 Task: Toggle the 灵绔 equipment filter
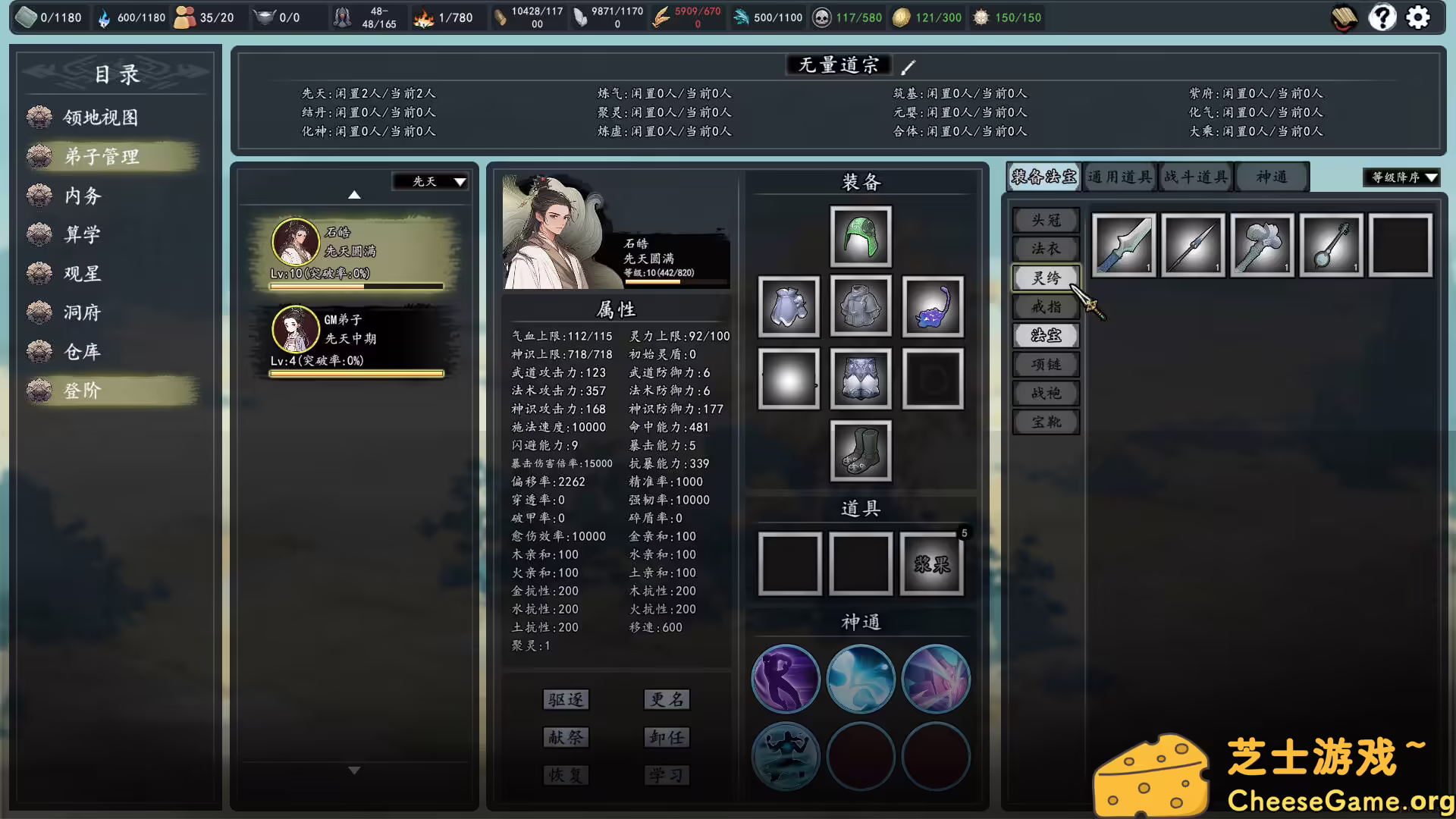click(x=1046, y=278)
